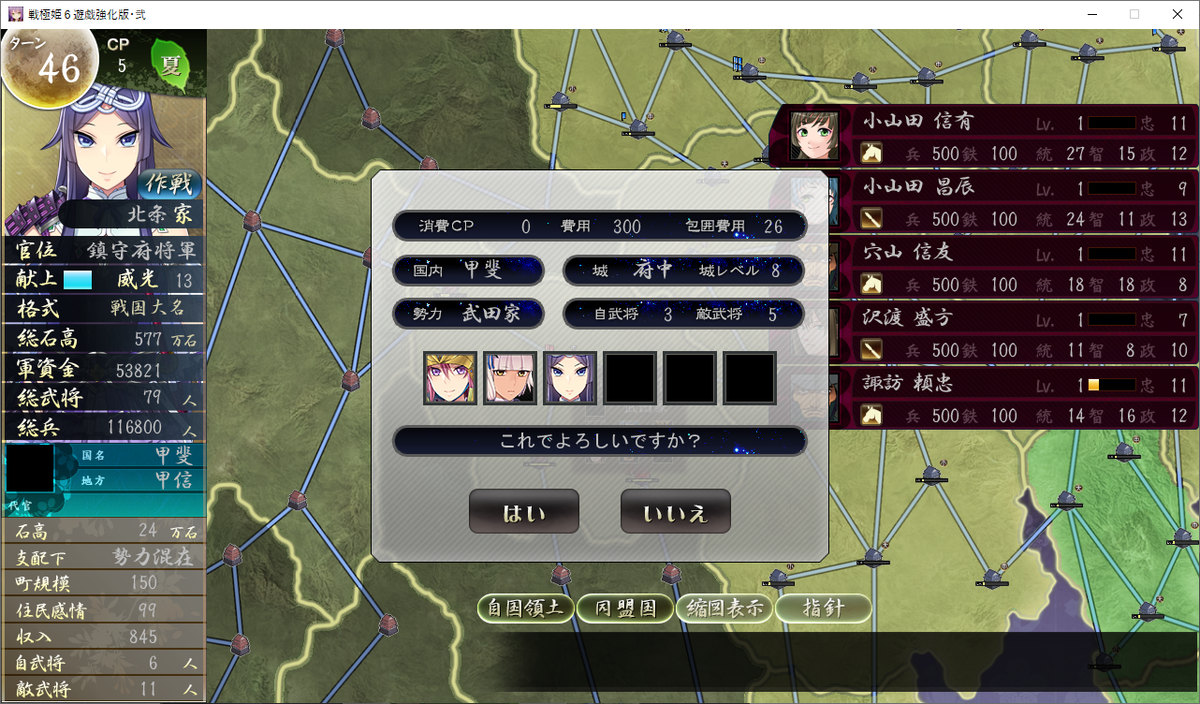Close the game window
This screenshot has width=1200, height=704.
point(1176,14)
